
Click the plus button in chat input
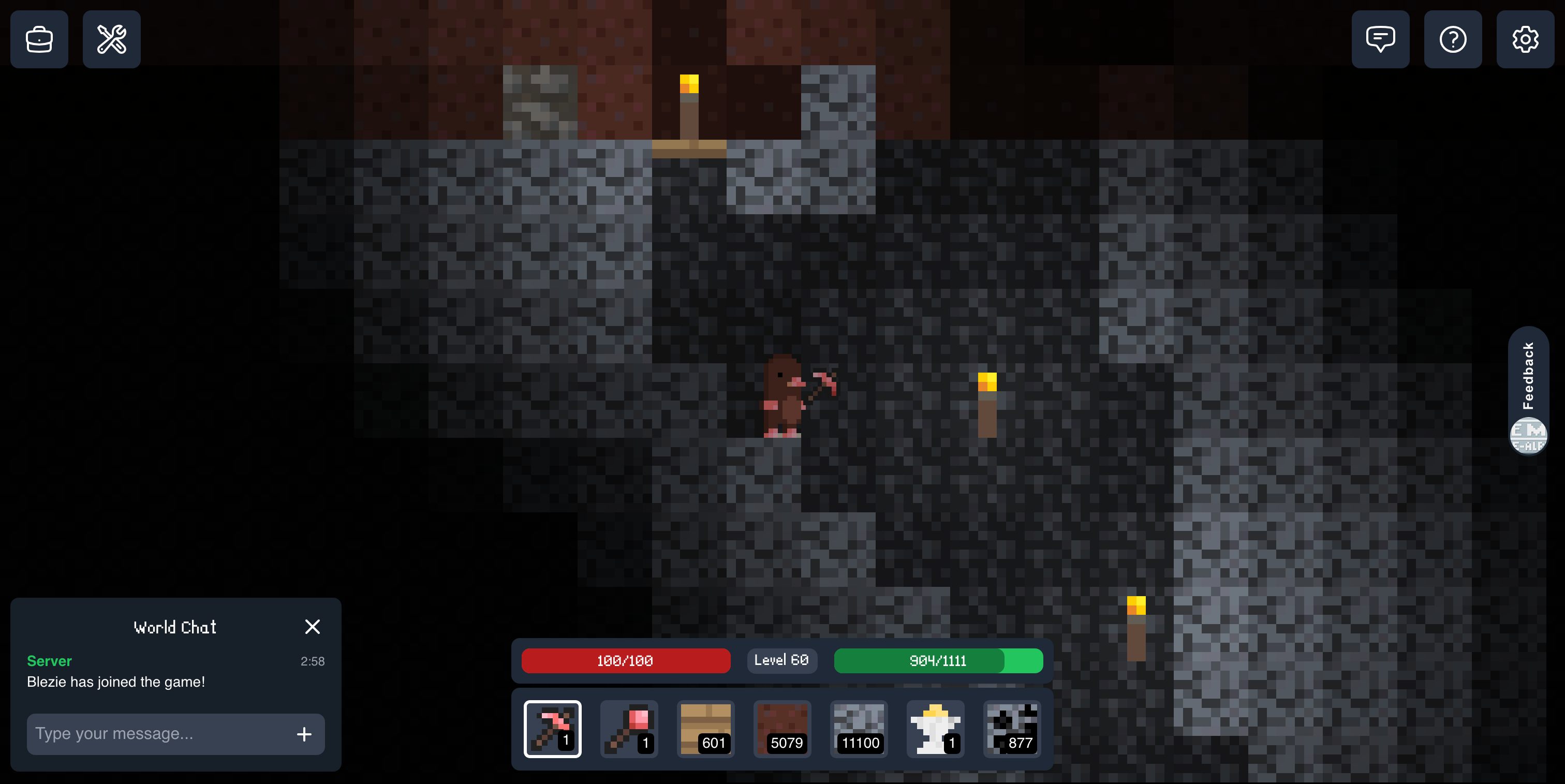(x=304, y=734)
